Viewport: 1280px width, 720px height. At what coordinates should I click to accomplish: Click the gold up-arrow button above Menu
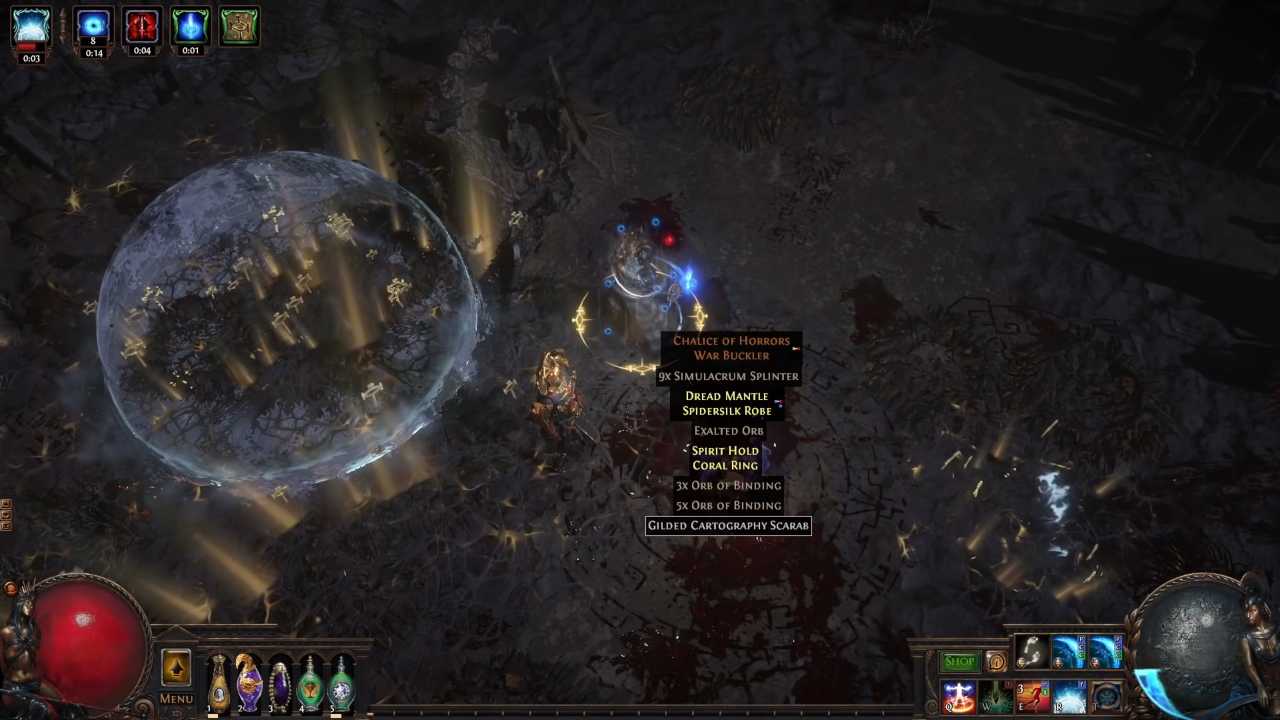(x=176, y=668)
